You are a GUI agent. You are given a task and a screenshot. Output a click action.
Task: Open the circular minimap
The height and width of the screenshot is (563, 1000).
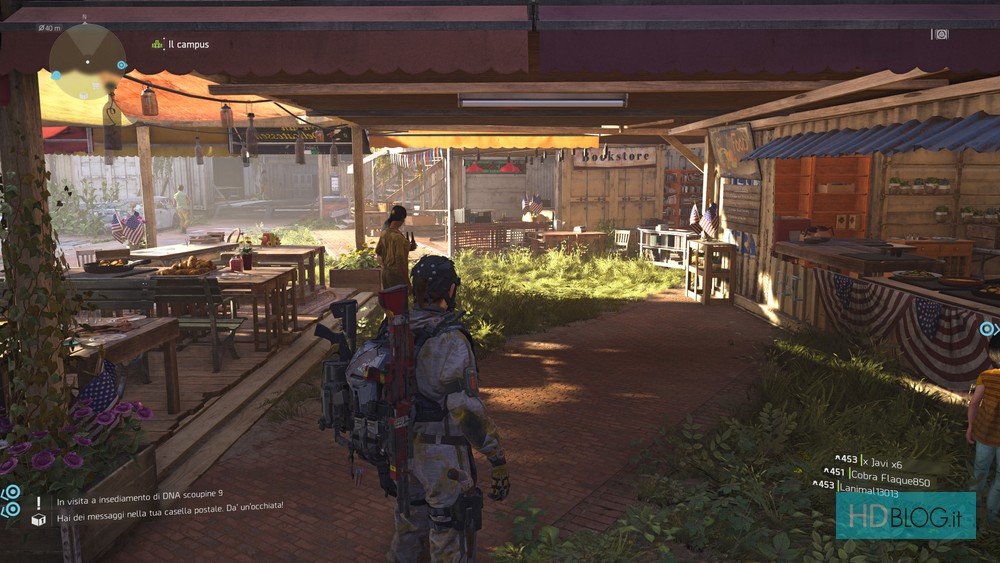point(87,60)
